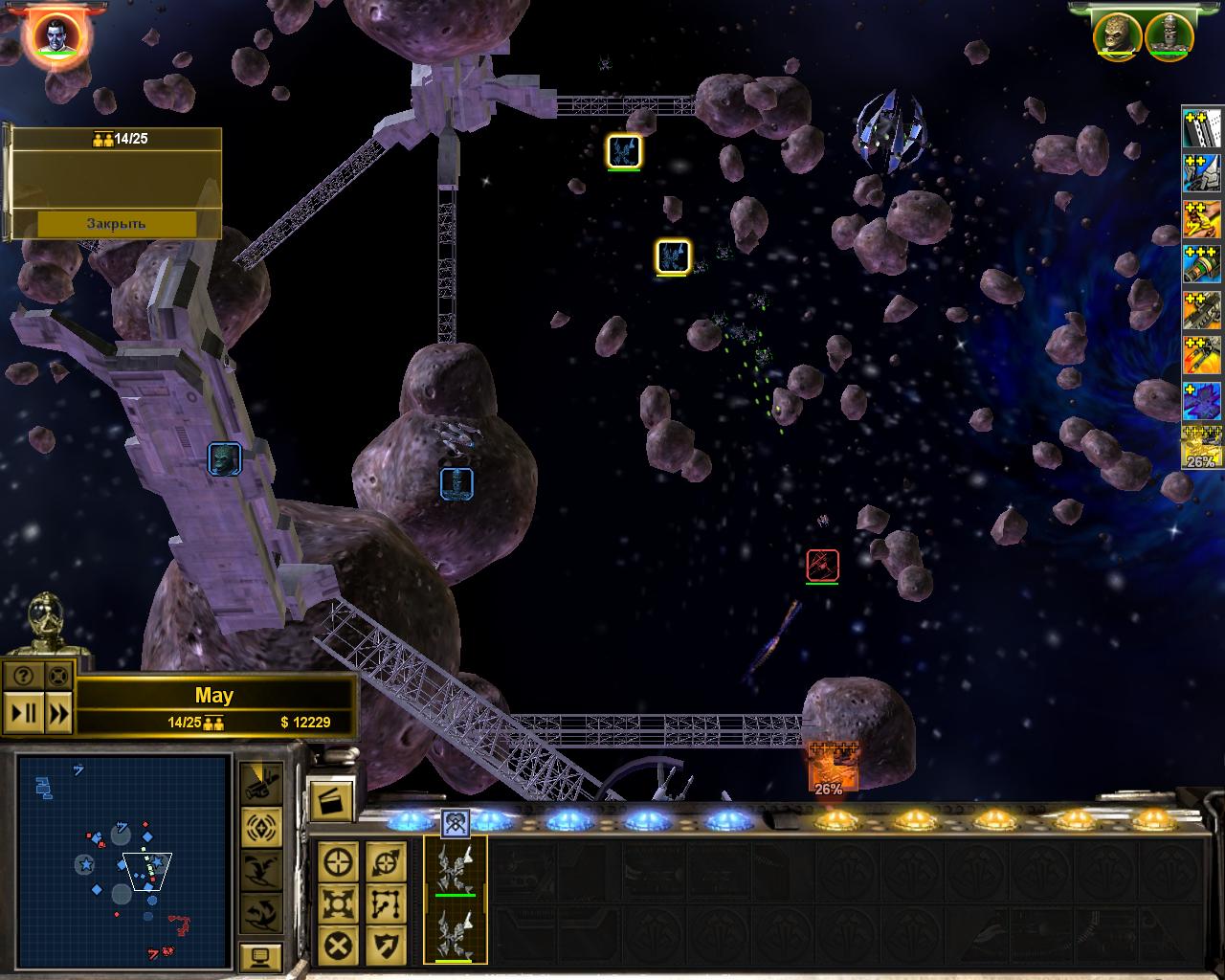This screenshot has width=1225, height=980.
Task: Click the gold upgrade icon showing 26%
Action: (x=1201, y=447)
